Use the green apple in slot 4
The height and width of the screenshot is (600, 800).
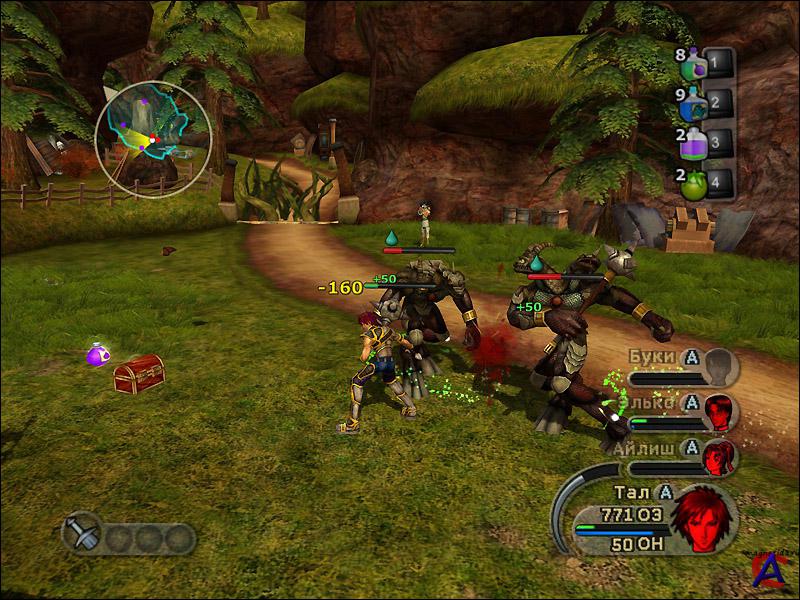(693, 183)
